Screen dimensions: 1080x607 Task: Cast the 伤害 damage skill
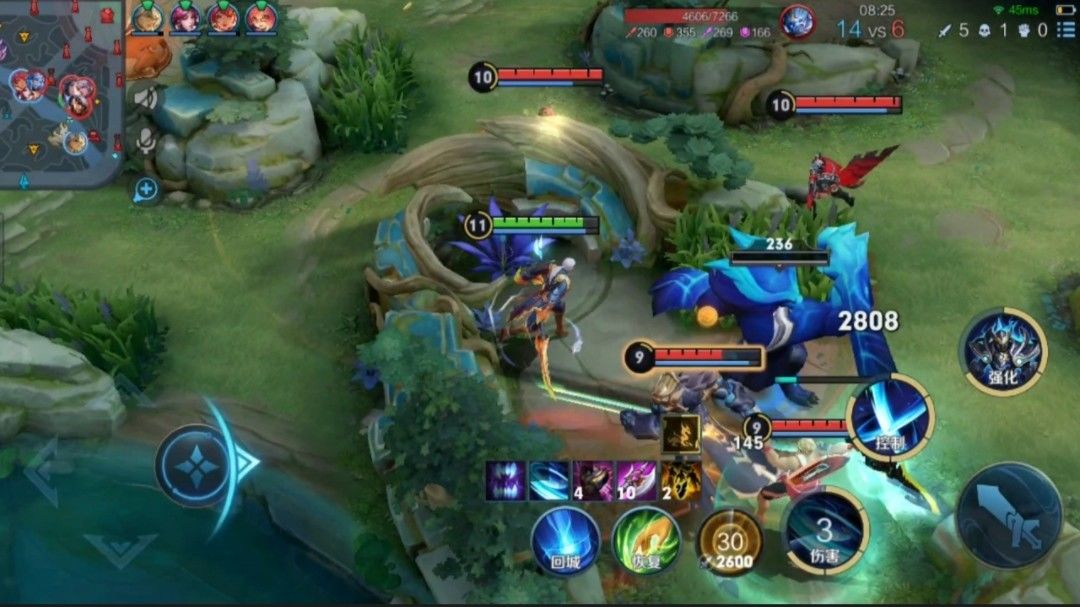pyautogui.click(x=824, y=530)
